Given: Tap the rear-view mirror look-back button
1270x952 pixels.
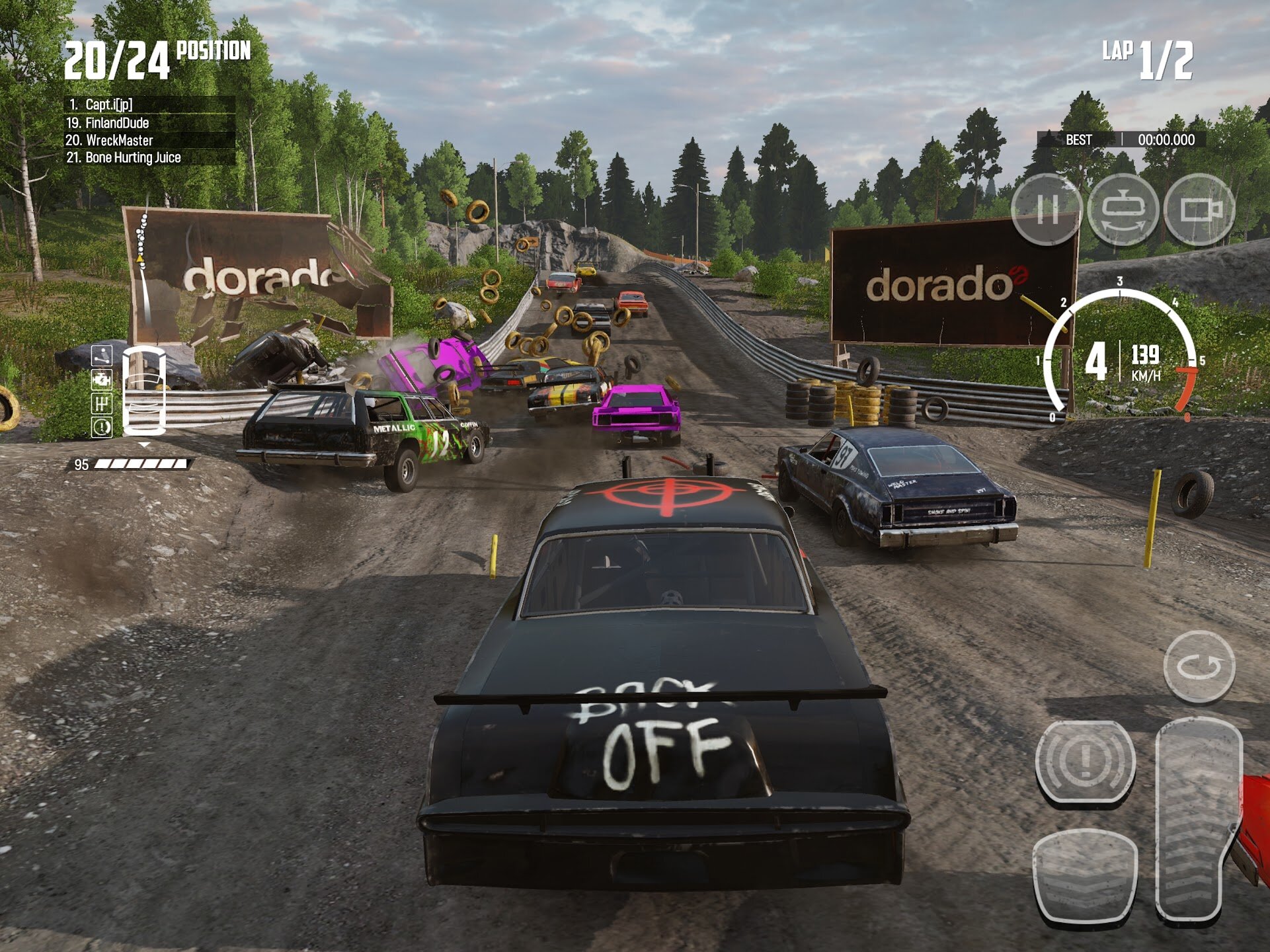Looking at the screenshot, I should coord(1123,210).
